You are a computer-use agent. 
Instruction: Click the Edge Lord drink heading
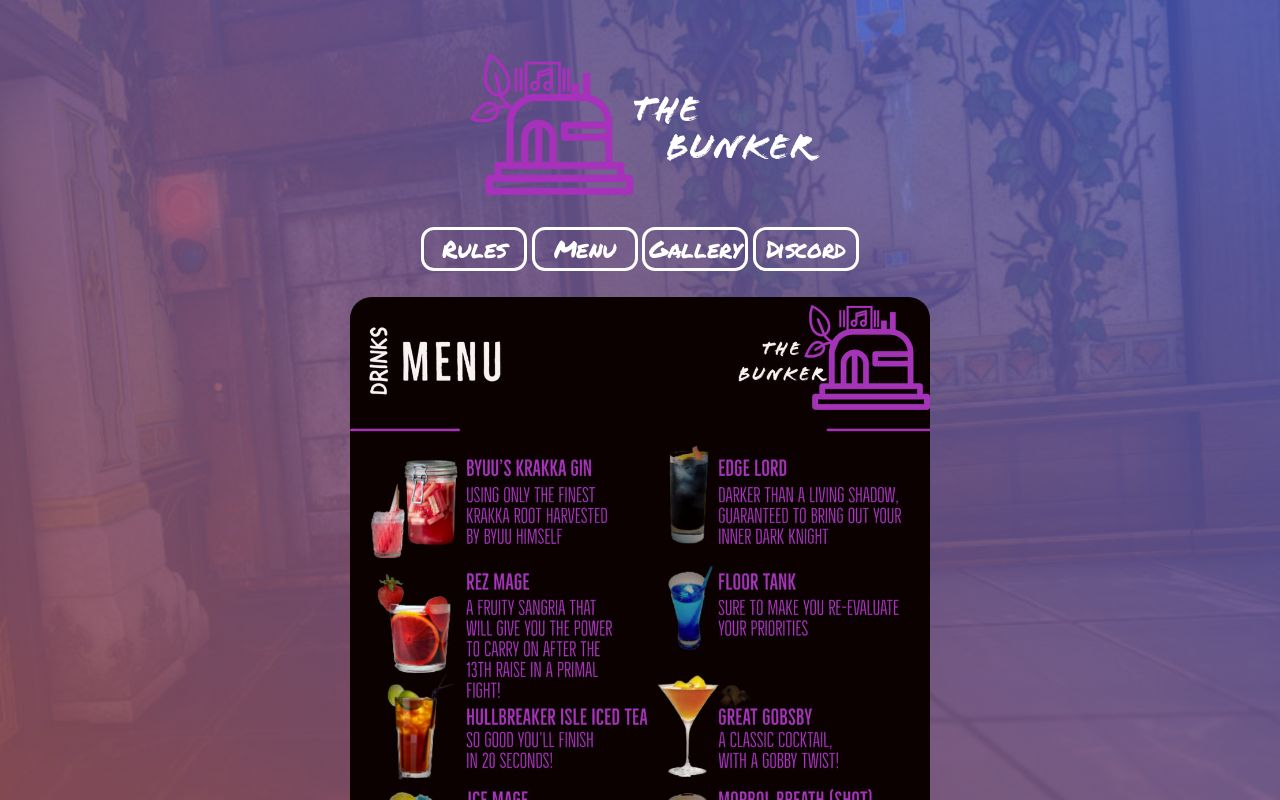pyautogui.click(x=752, y=468)
